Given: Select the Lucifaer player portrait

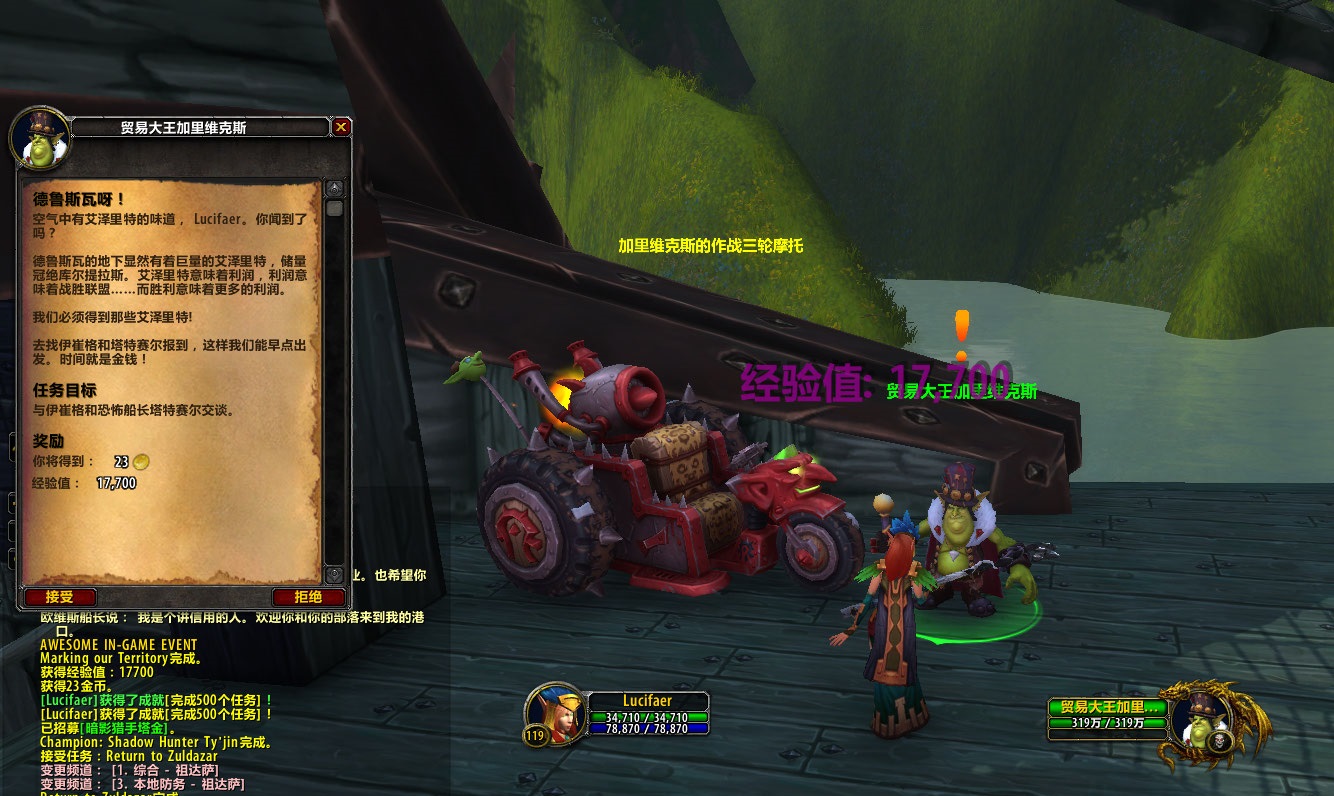Looking at the screenshot, I should (555, 713).
